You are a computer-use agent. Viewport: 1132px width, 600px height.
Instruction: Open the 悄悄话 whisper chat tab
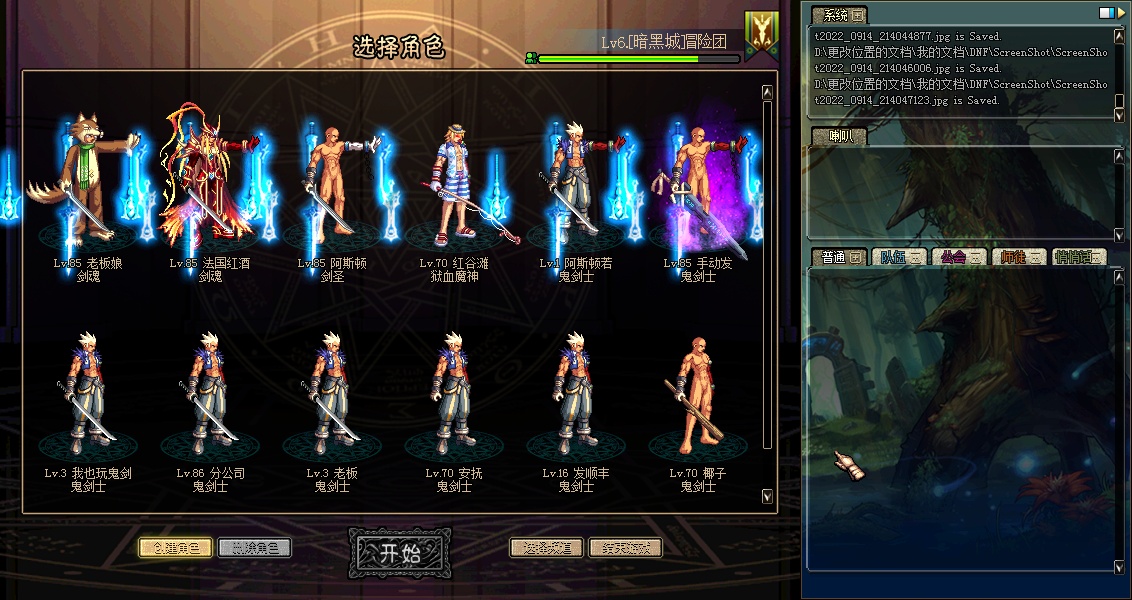1079,257
